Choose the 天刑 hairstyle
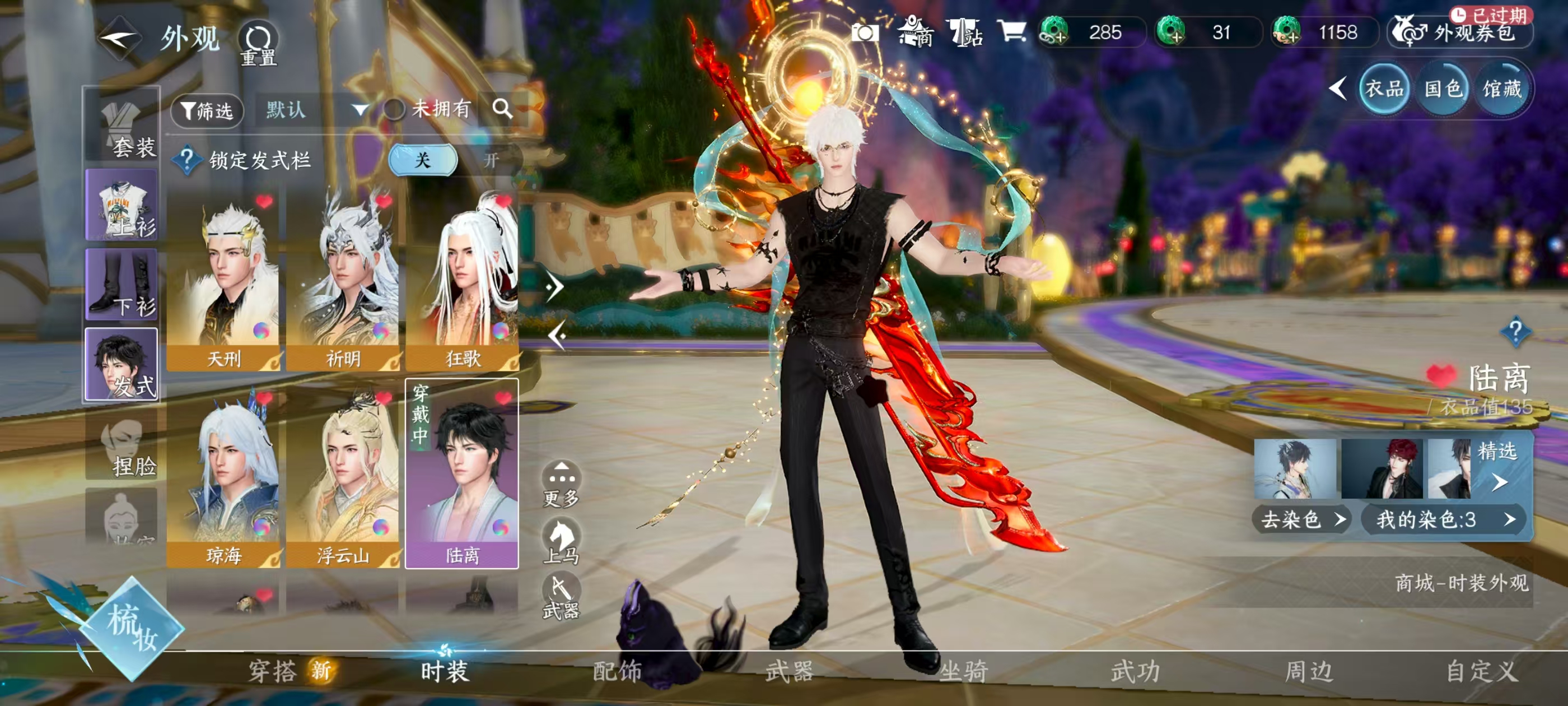The height and width of the screenshot is (706, 1568). point(223,280)
